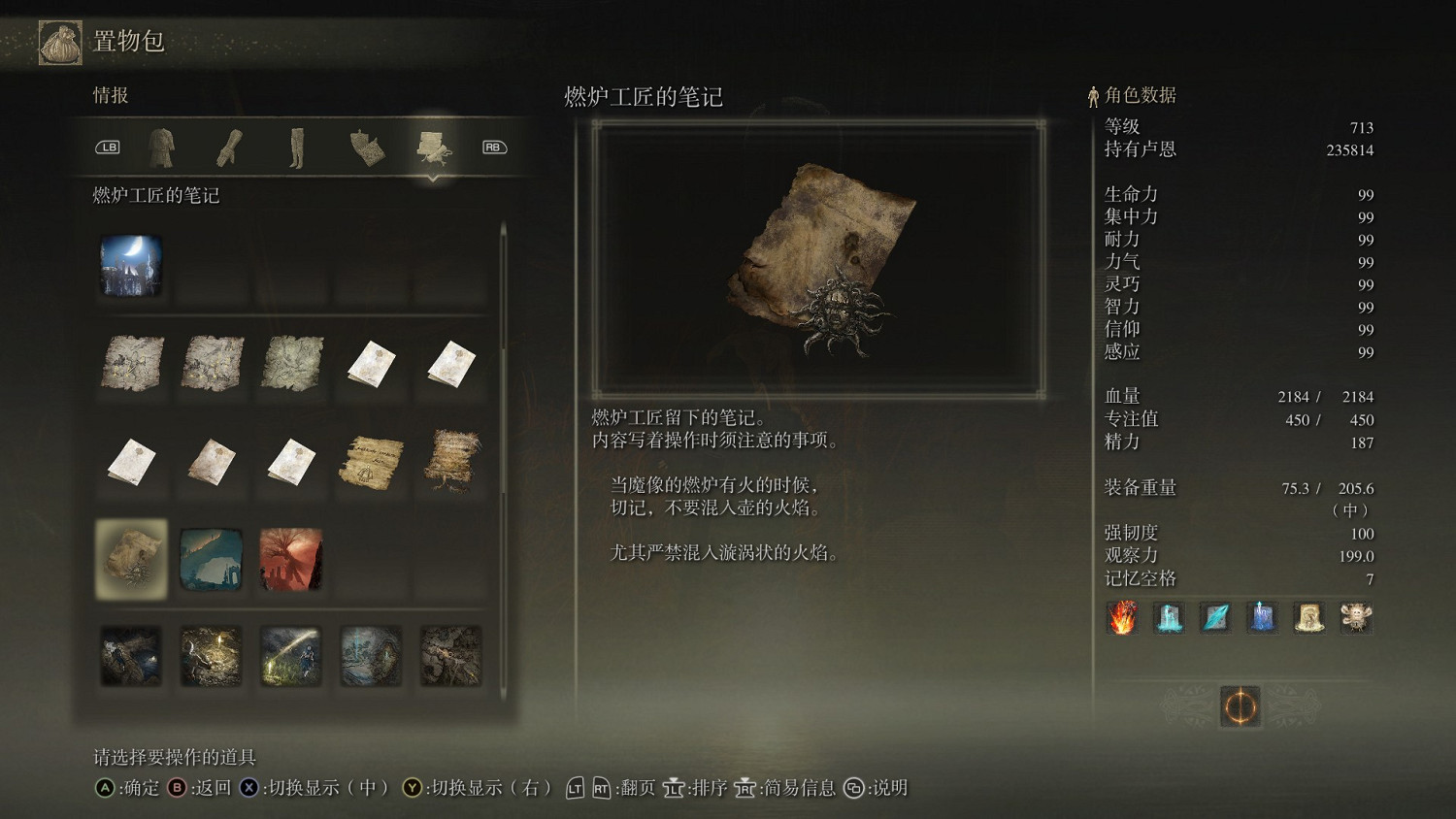Click the doll talisman icon at far right
Screen dimensions: 1456x819
click(1355, 618)
